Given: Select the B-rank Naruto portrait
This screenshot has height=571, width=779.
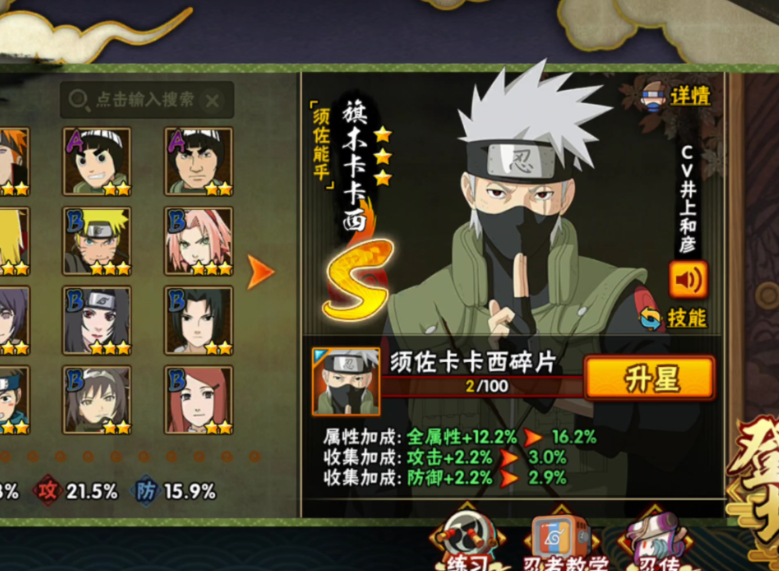Looking at the screenshot, I should 97,240.
